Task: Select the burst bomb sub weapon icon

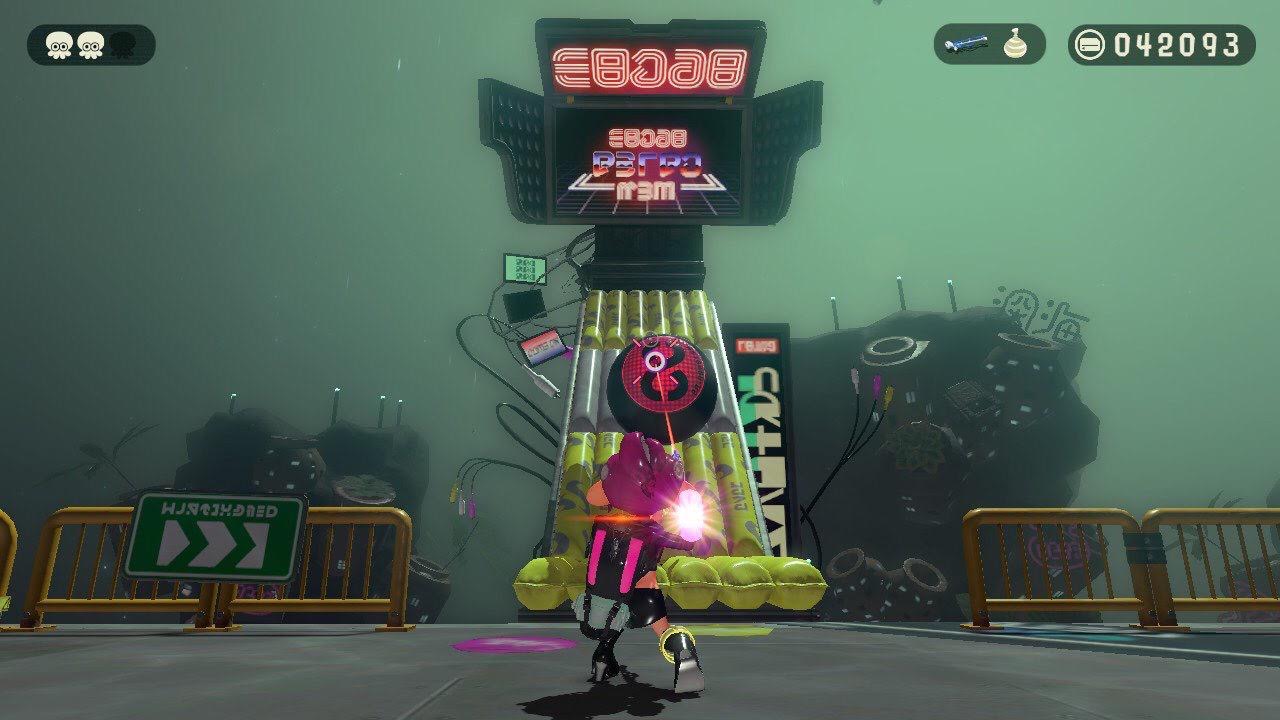Action: point(1016,45)
